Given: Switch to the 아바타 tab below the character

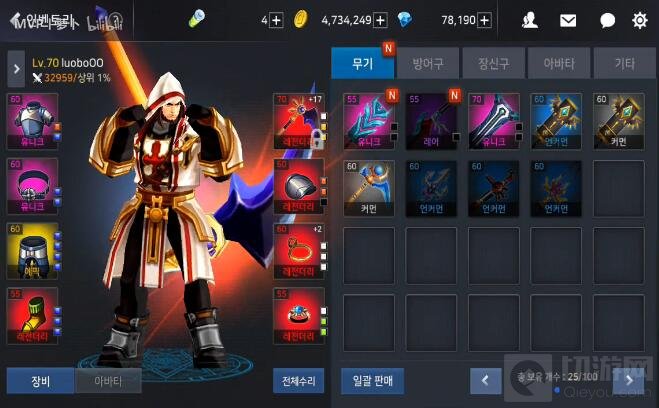Looking at the screenshot, I should [108, 381].
